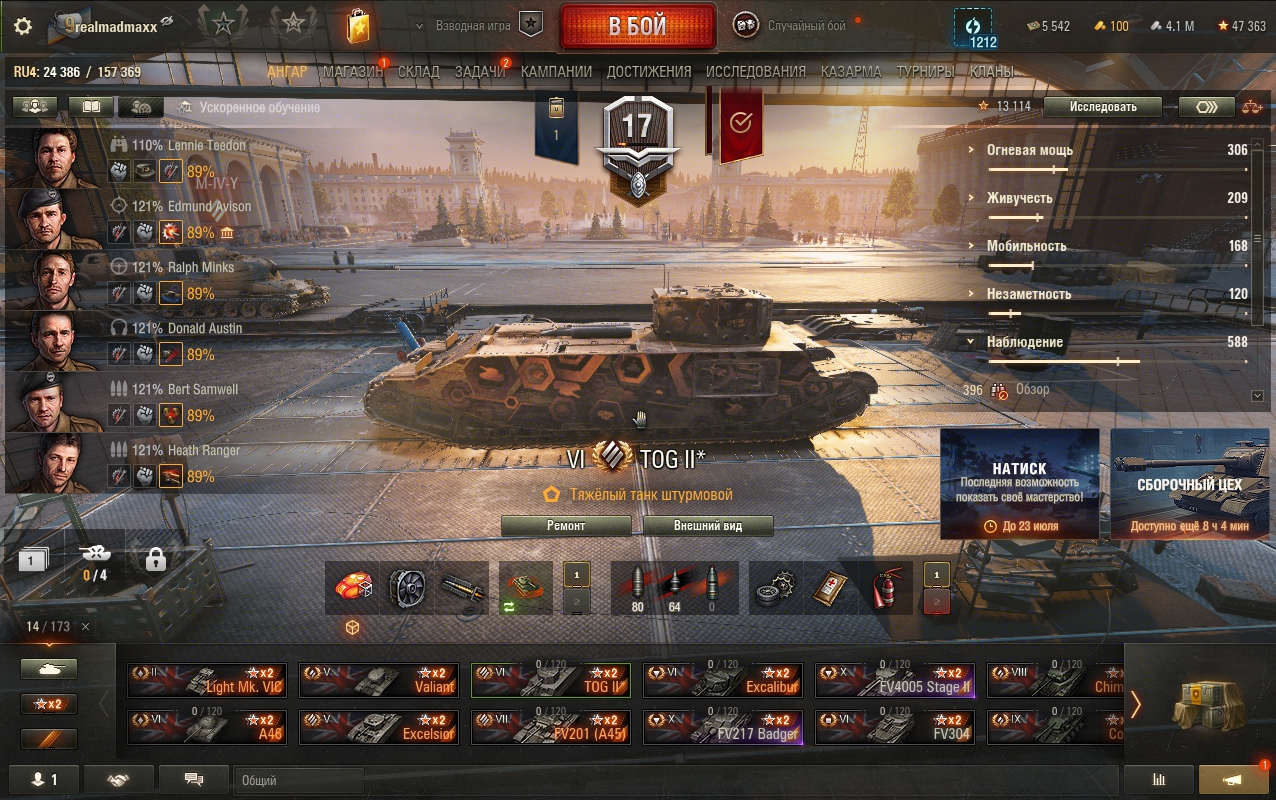Click the Общий chat channel field
The height and width of the screenshot is (800, 1276).
(x=300, y=780)
